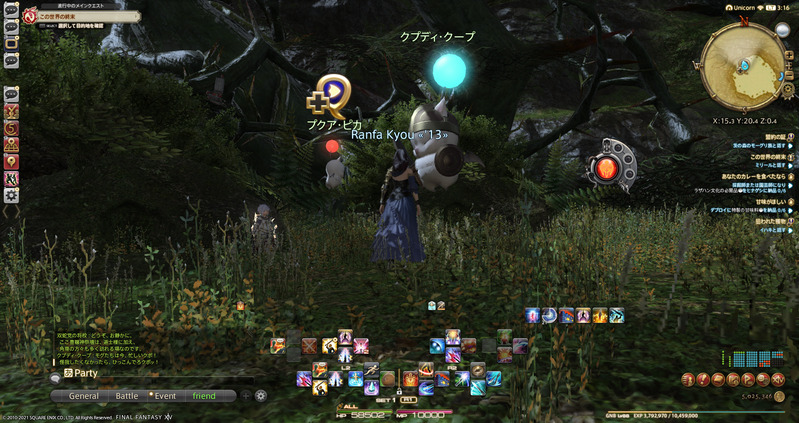Open the gear settings icon on left sidebar

[x=12, y=196]
